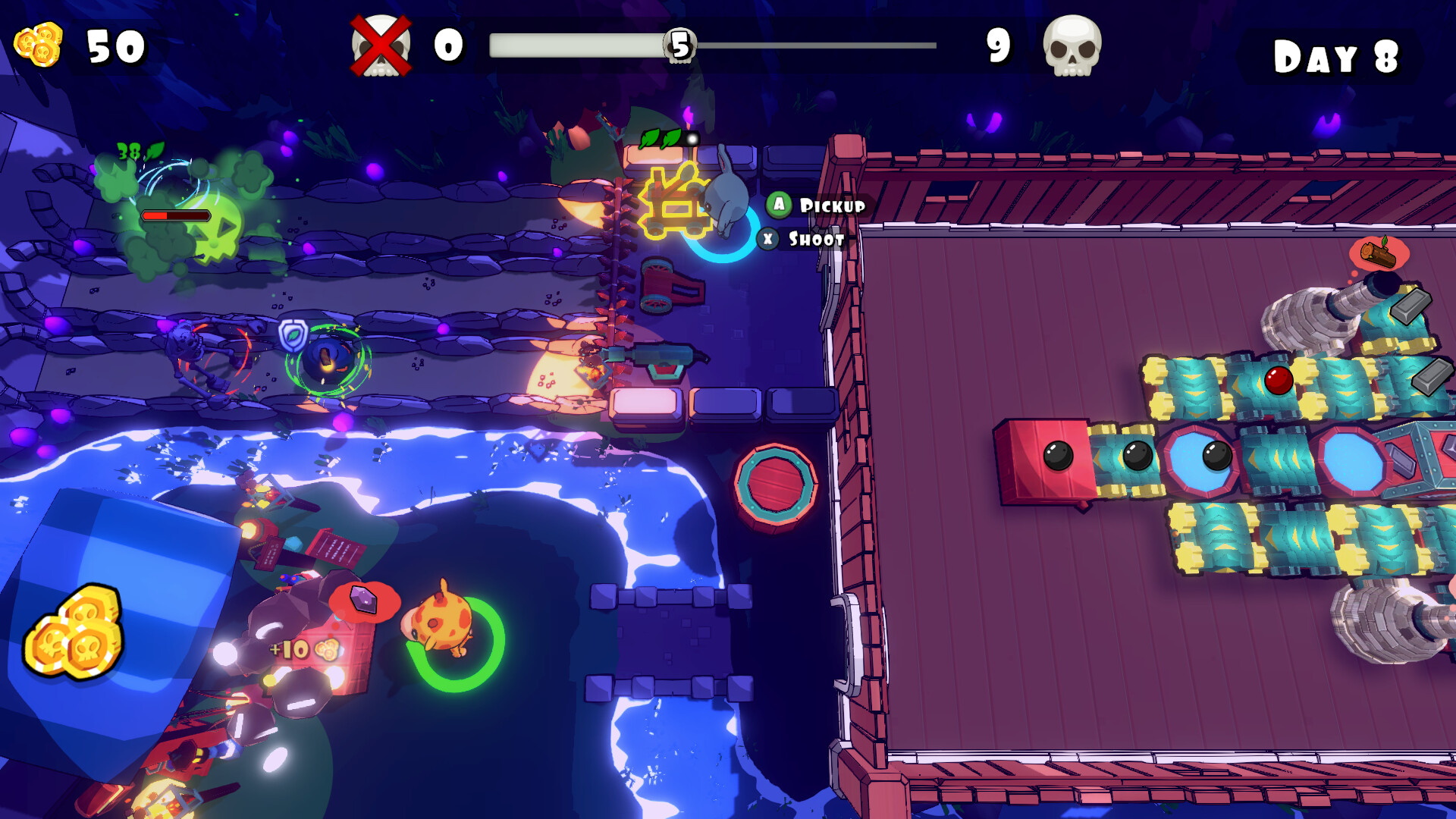The height and width of the screenshot is (819, 1456).
Task: Select the highlighted yellow catapult pickup
Action: tap(673, 203)
